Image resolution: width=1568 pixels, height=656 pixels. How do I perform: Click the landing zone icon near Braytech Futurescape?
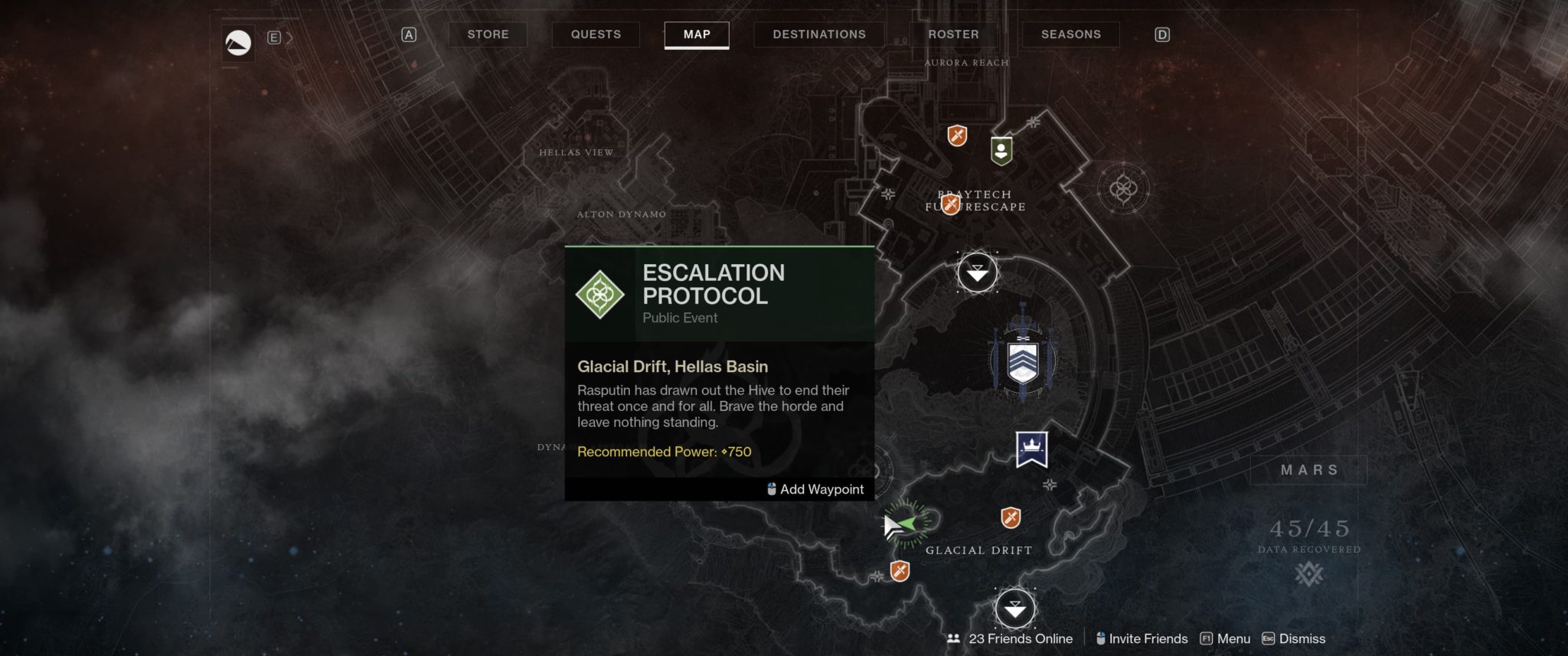(976, 273)
